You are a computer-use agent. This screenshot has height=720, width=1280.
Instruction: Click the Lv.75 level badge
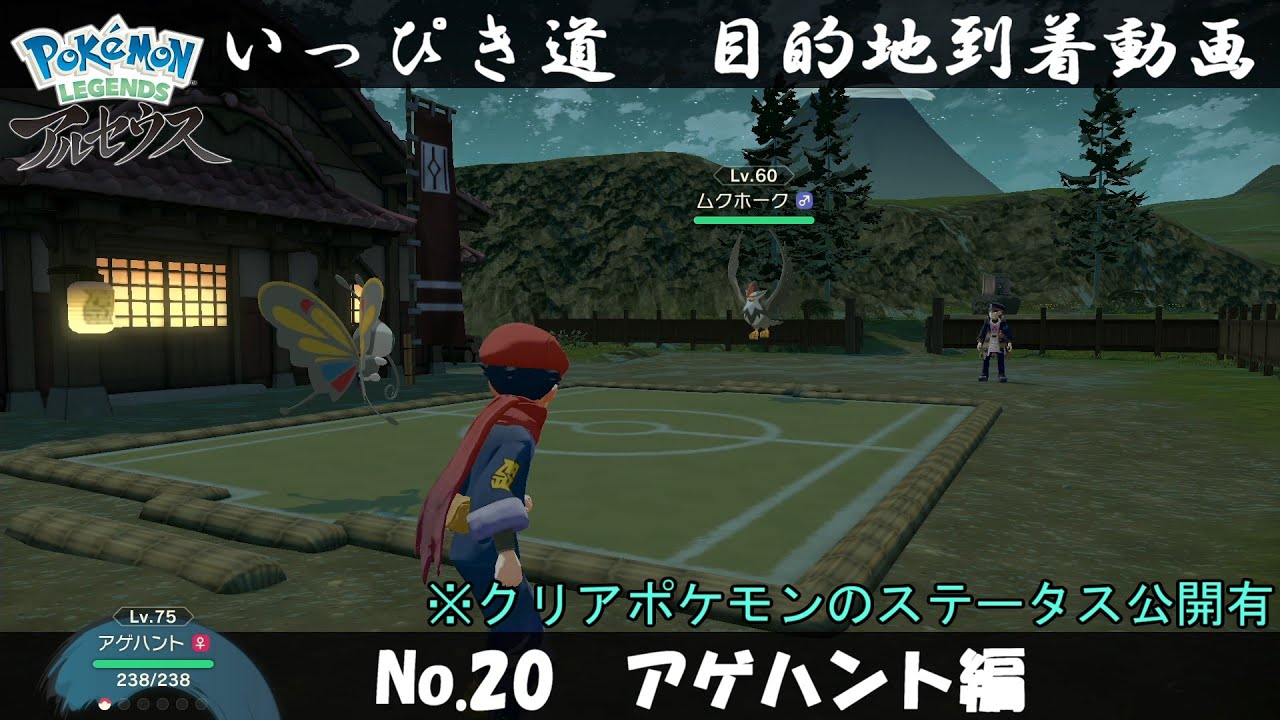pyautogui.click(x=153, y=617)
